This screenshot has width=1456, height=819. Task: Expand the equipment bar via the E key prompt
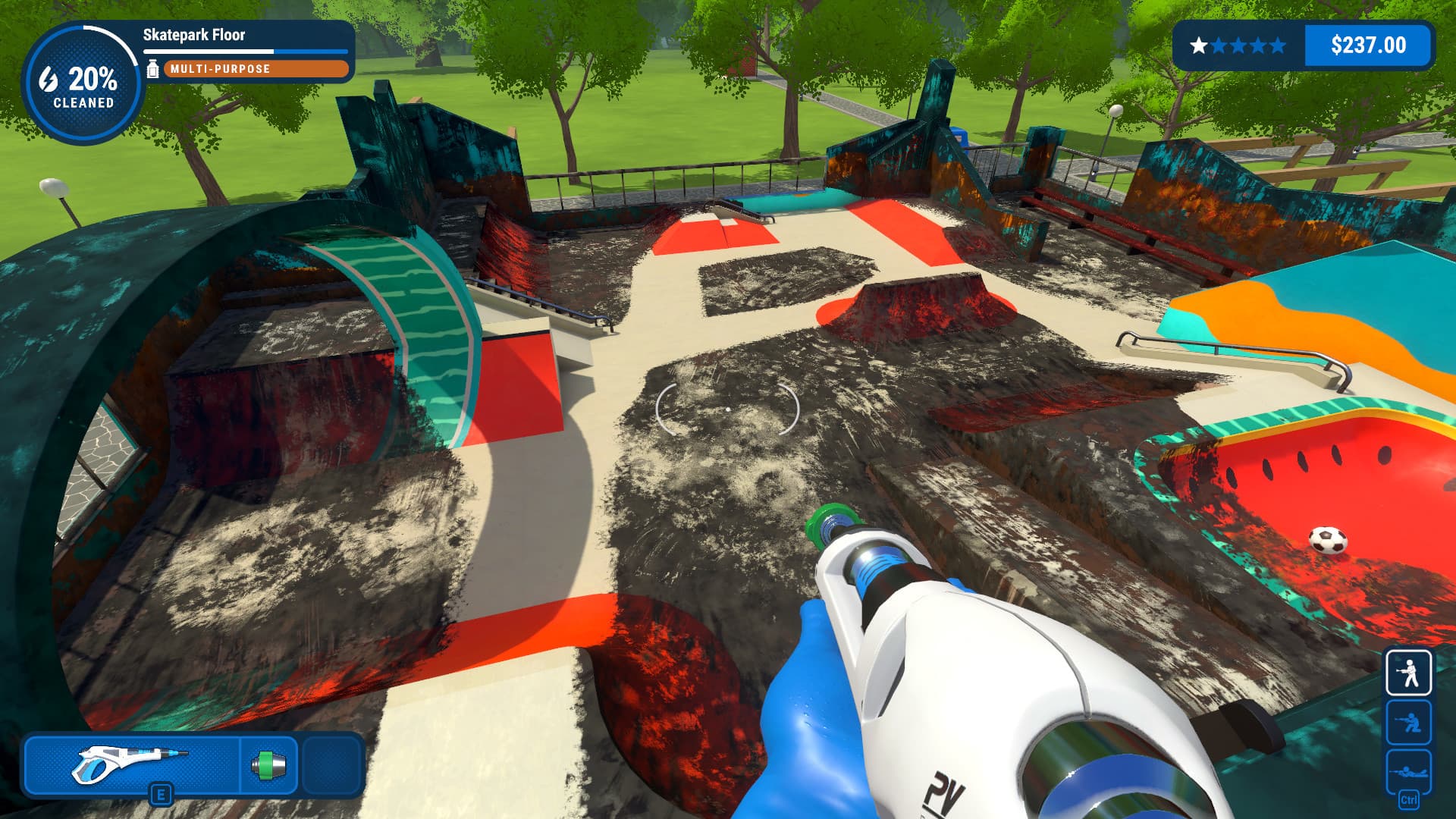tap(162, 794)
